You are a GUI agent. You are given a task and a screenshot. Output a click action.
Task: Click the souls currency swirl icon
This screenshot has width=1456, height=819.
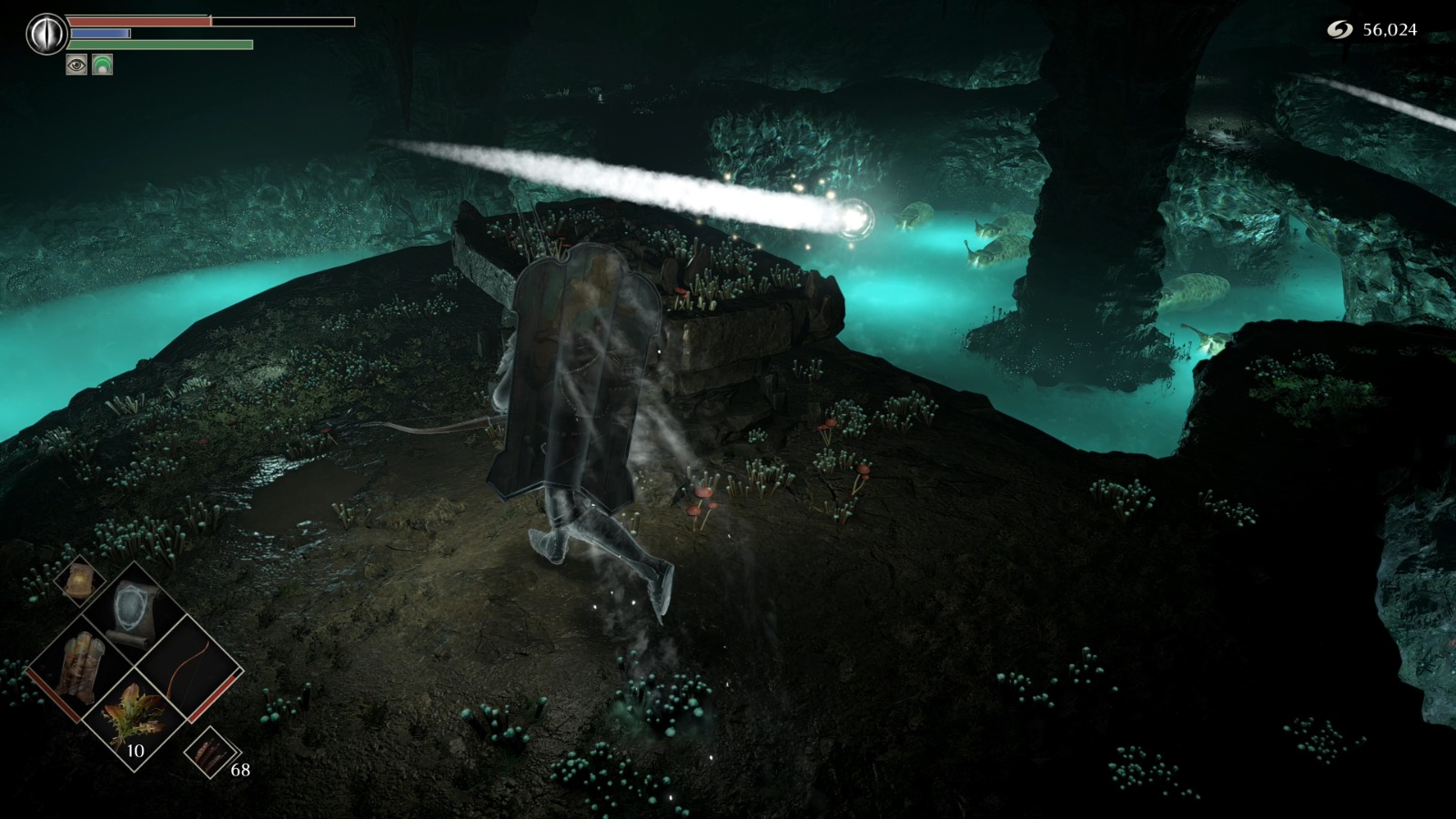pos(1340,30)
